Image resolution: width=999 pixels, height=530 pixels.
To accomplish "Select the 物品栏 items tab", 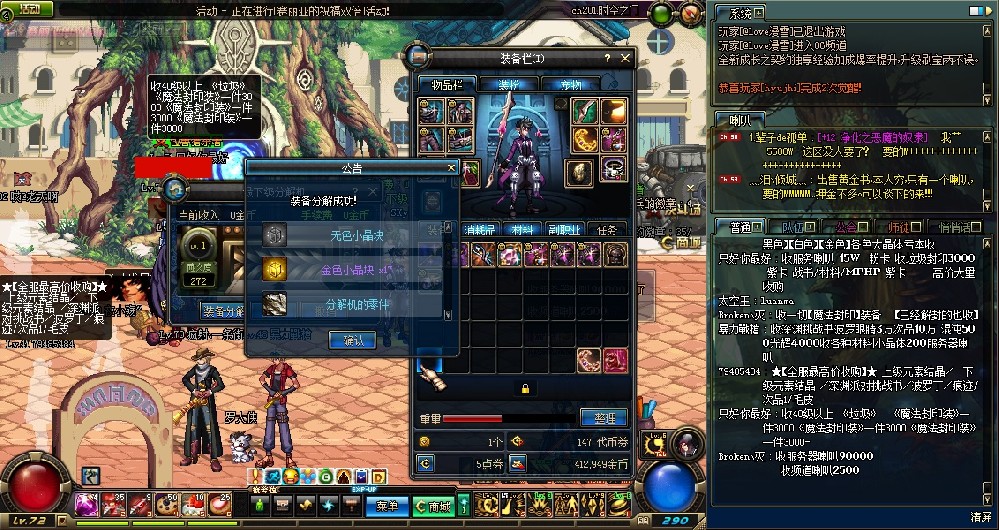I will click(446, 84).
